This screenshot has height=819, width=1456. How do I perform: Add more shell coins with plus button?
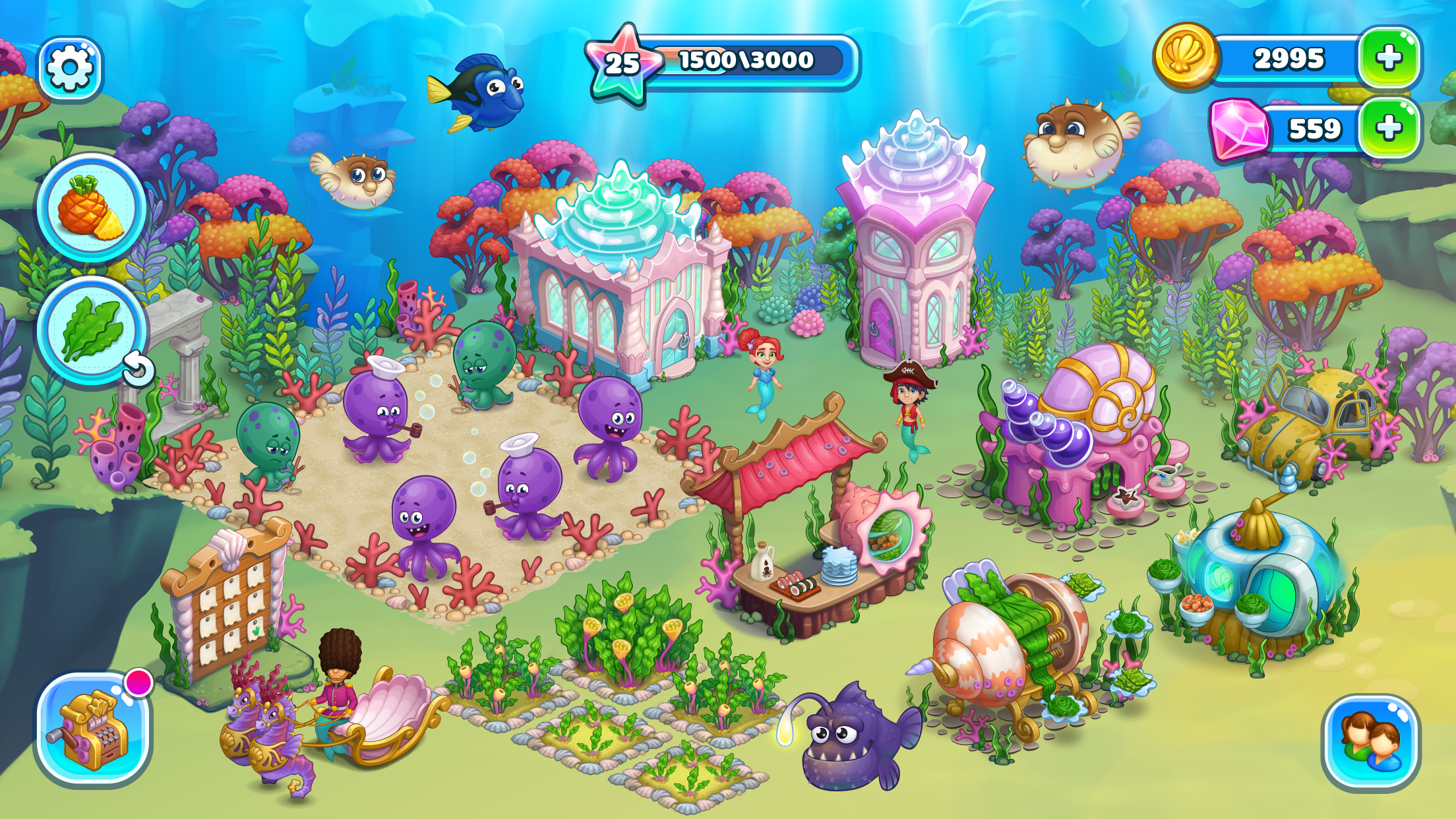1388,58
